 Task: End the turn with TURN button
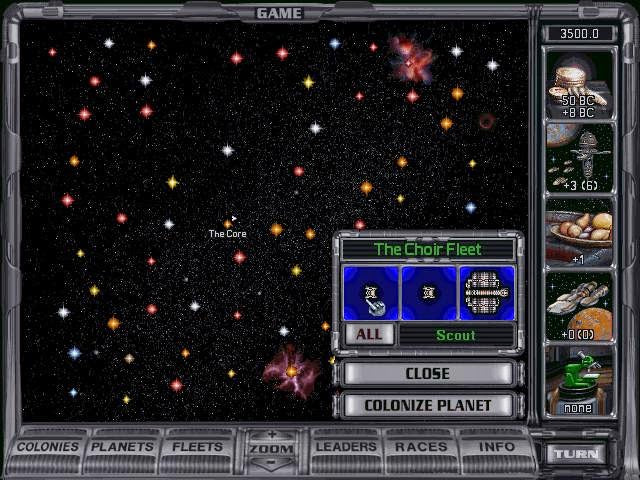coord(579,453)
